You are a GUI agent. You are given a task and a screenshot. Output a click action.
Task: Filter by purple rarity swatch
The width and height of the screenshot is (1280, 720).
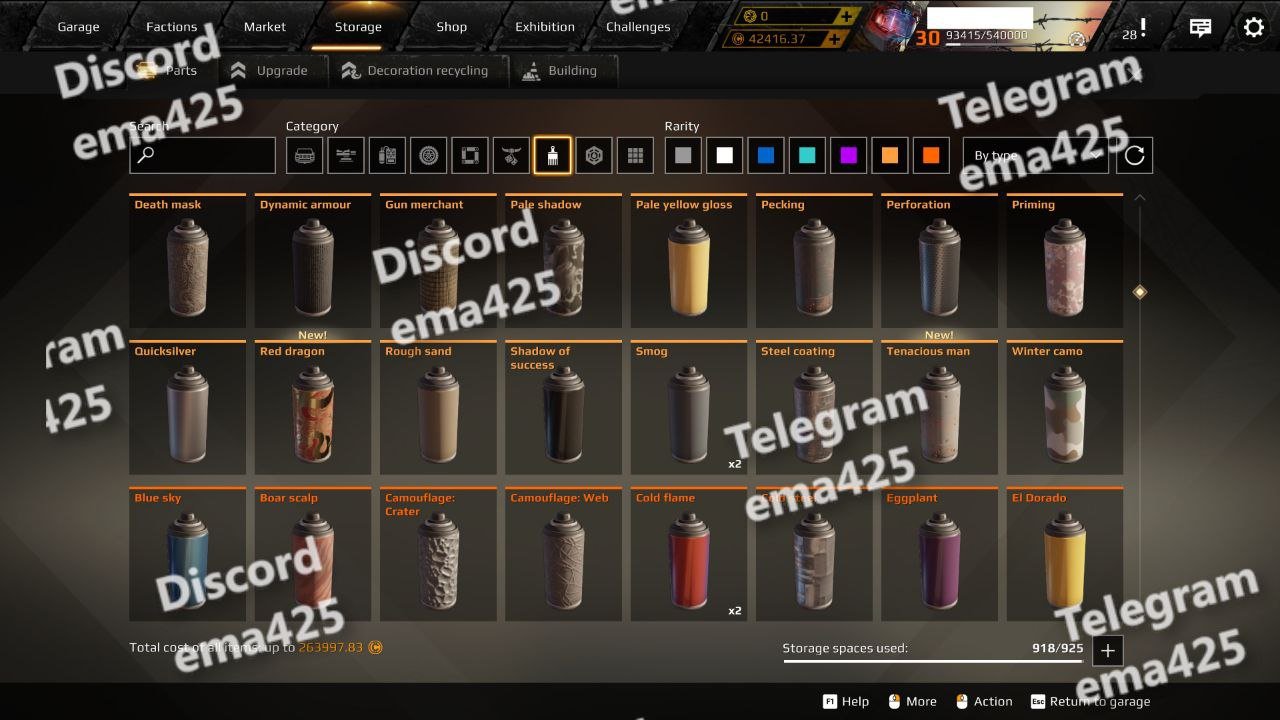(x=848, y=155)
